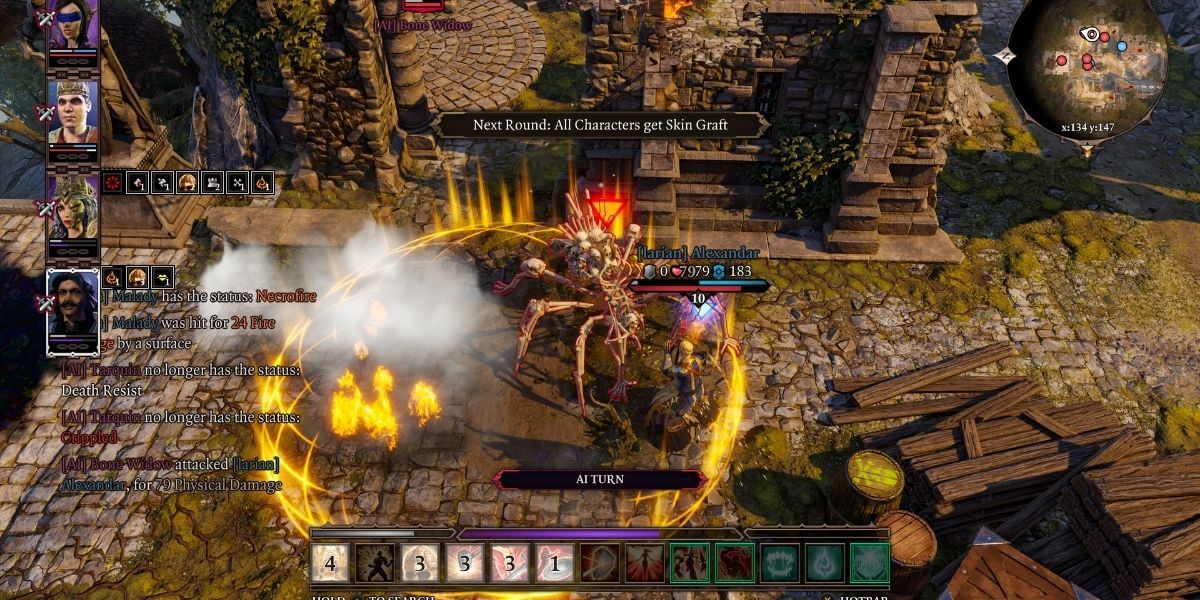This screenshot has width=1200, height=600.
Task: Use the red winged figure skill
Action: (645, 563)
